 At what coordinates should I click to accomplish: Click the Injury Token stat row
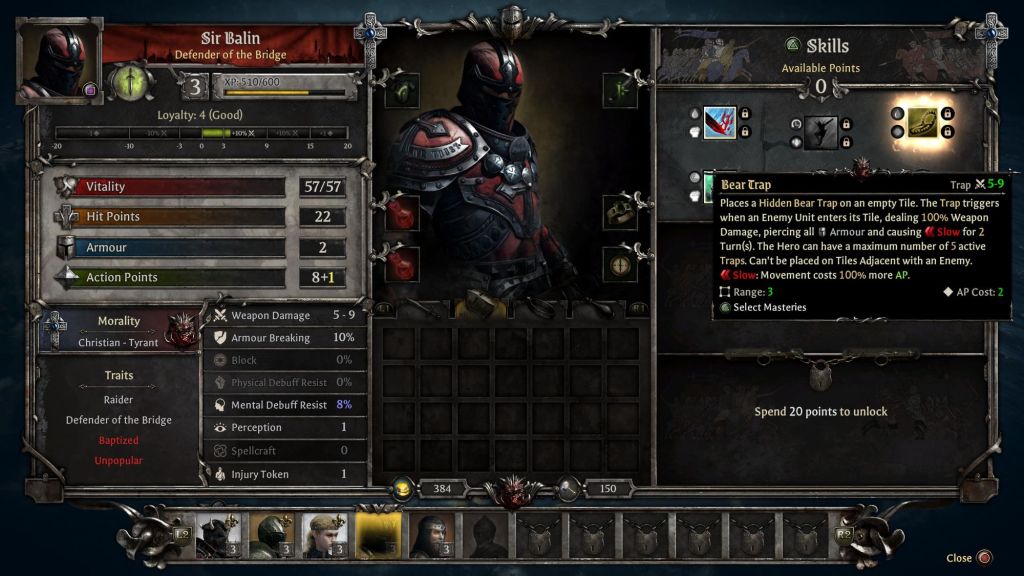[285, 474]
